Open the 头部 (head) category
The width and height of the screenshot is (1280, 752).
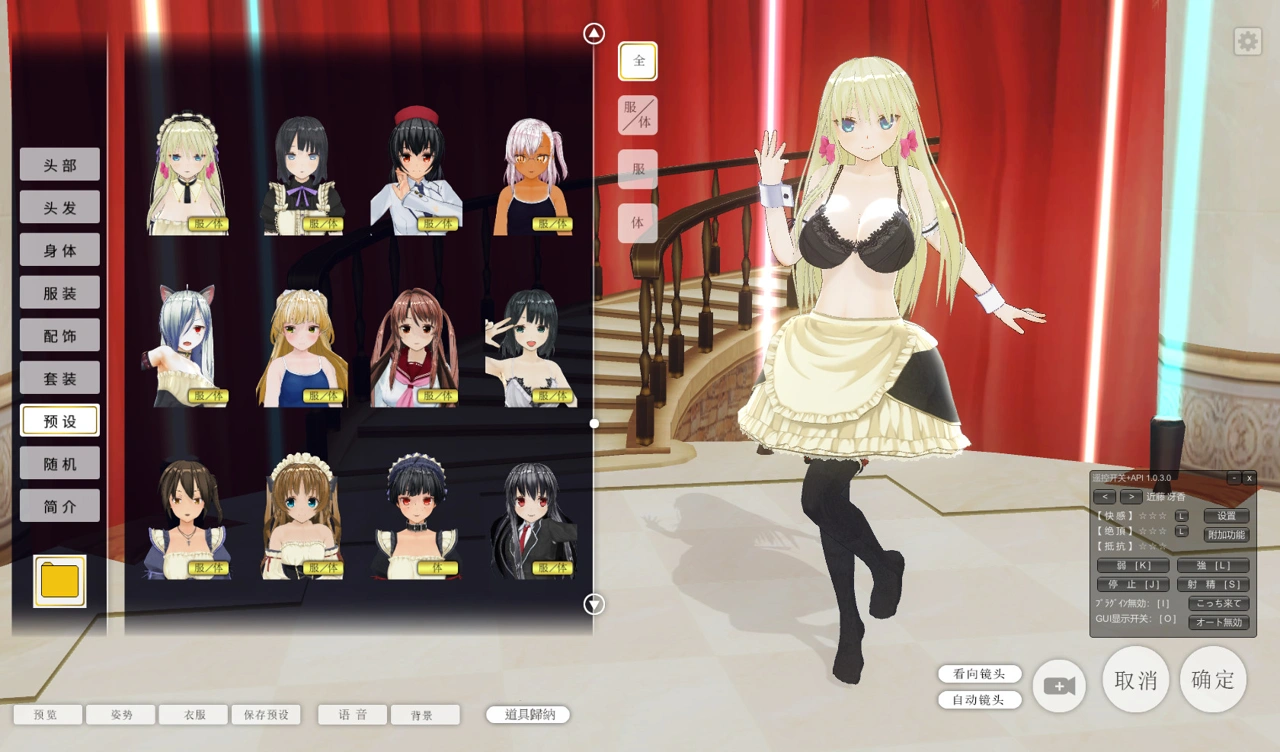pyautogui.click(x=60, y=165)
